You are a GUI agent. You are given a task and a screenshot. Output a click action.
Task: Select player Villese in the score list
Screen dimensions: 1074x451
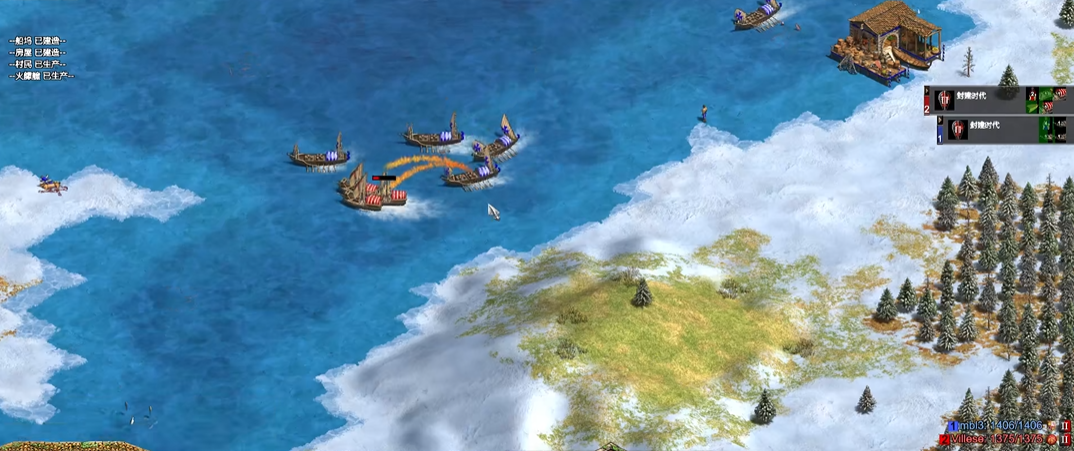(x=981, y=439)
